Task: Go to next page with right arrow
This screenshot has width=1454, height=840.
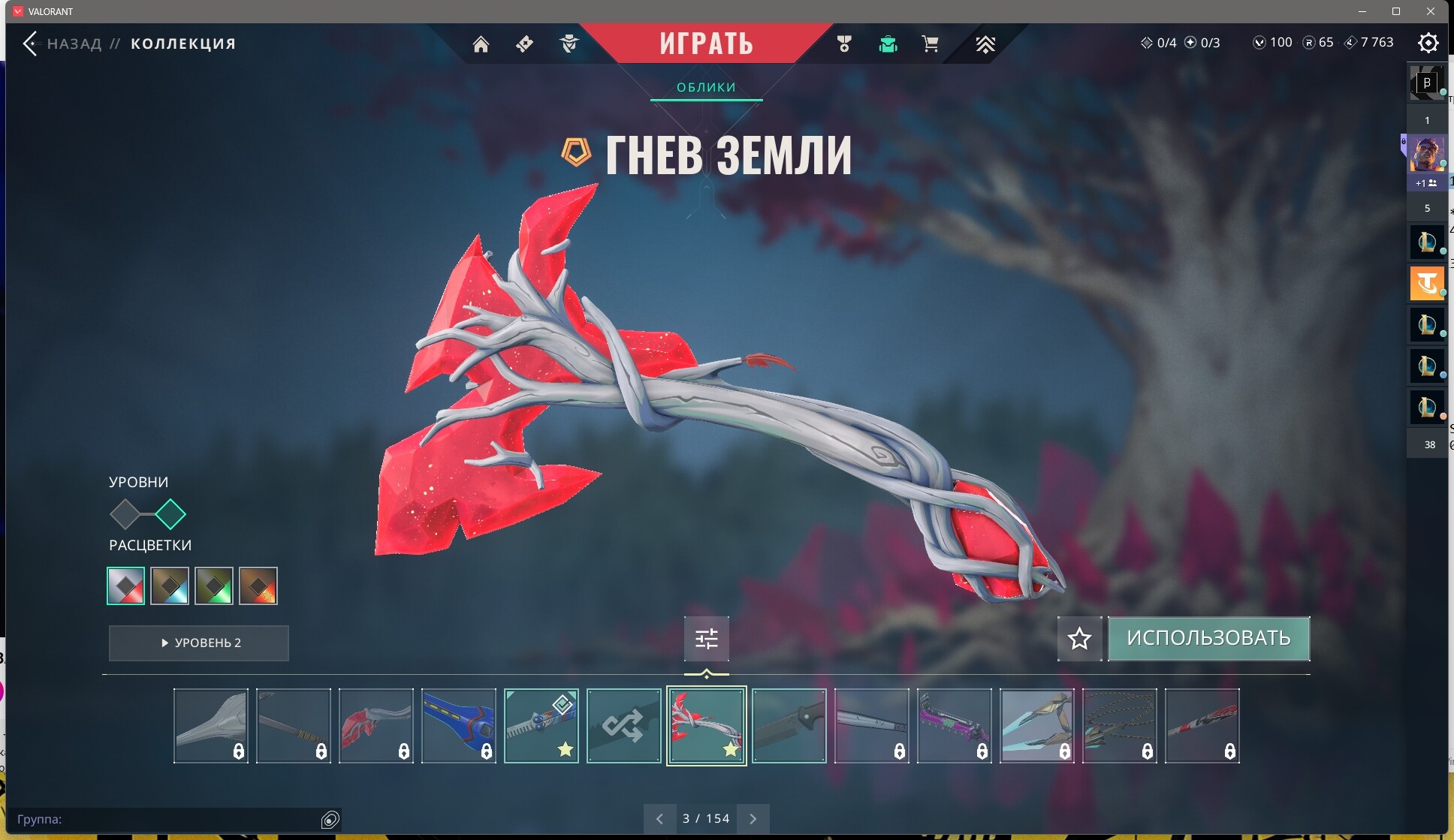Action: click(x=754, y=818)
